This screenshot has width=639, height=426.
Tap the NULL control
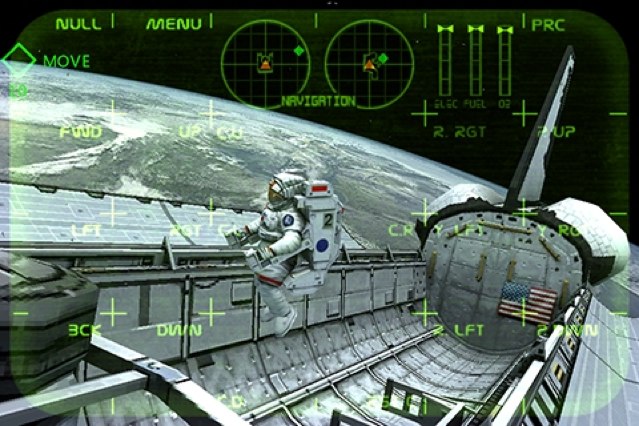tap(78, 23)
